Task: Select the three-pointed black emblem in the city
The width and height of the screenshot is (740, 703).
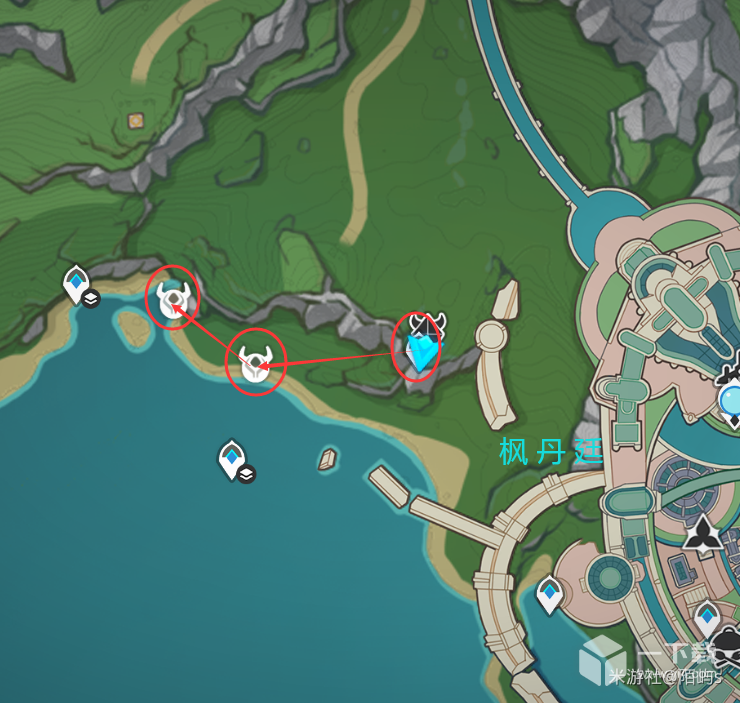Action: (705, 533)
